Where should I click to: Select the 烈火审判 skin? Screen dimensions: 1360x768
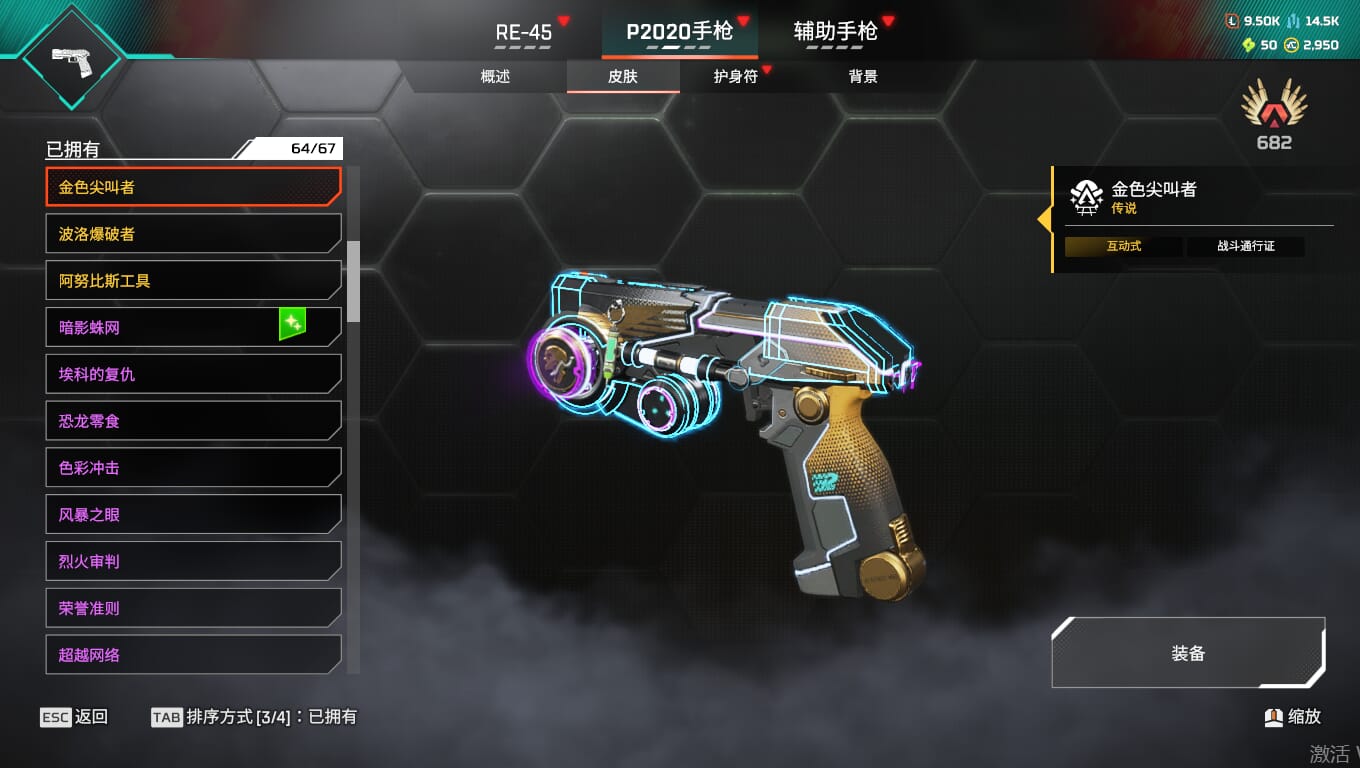click(193, 561)
